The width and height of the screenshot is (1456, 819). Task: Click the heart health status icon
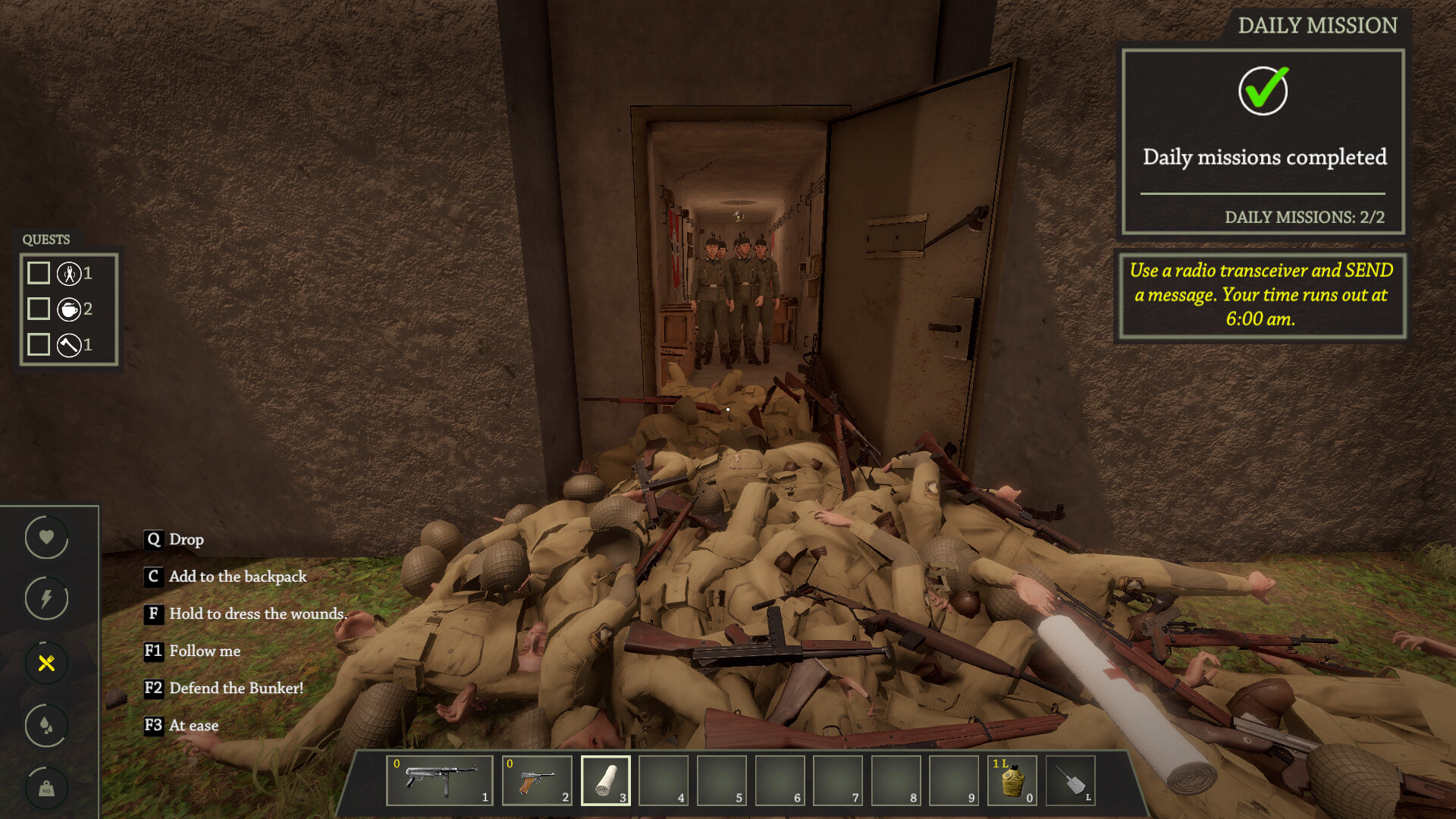[45, 537]
